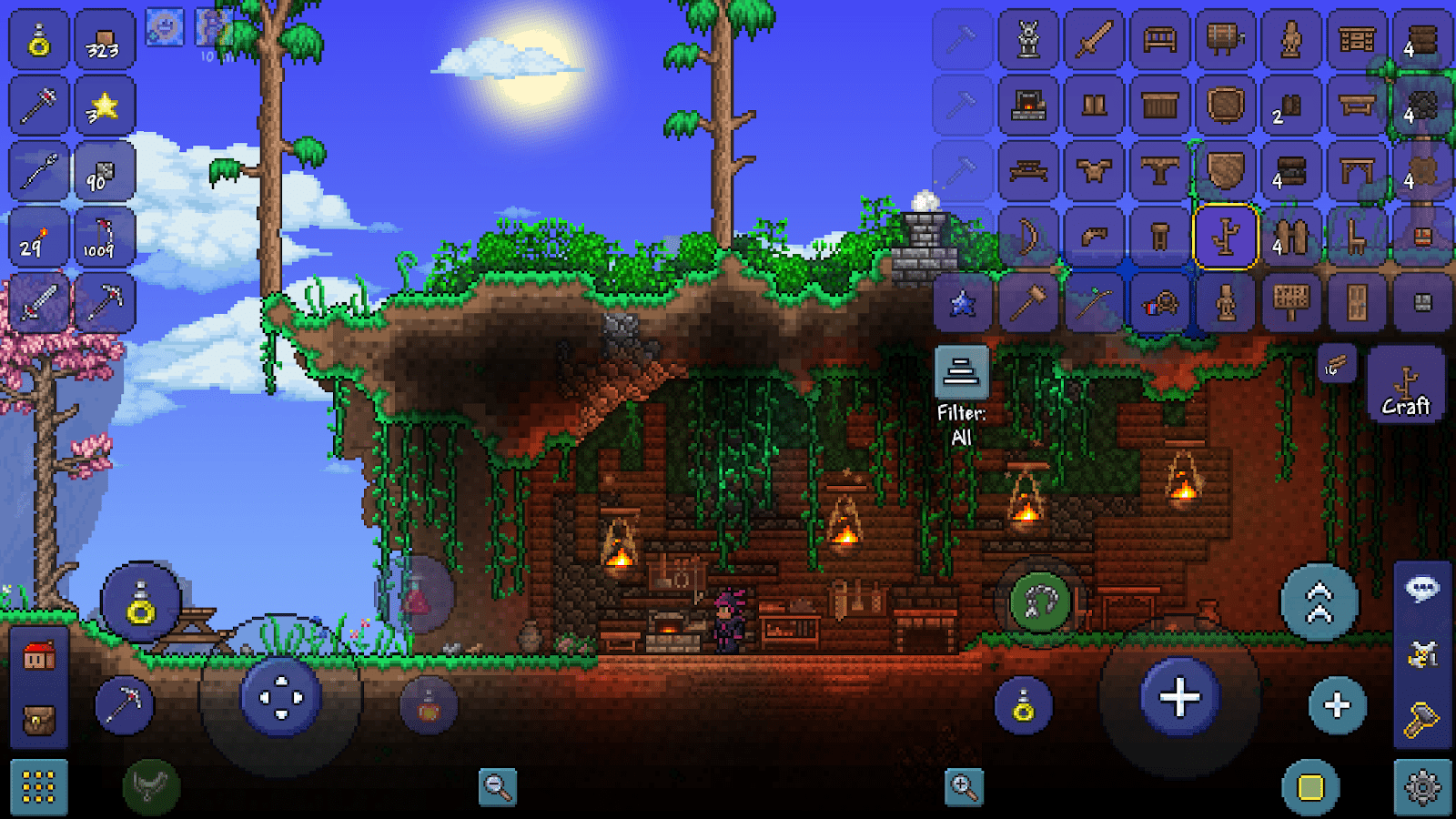Quick stack items using the chest icon
Screen dimensions: 1456x819
(x=37, y=717)
